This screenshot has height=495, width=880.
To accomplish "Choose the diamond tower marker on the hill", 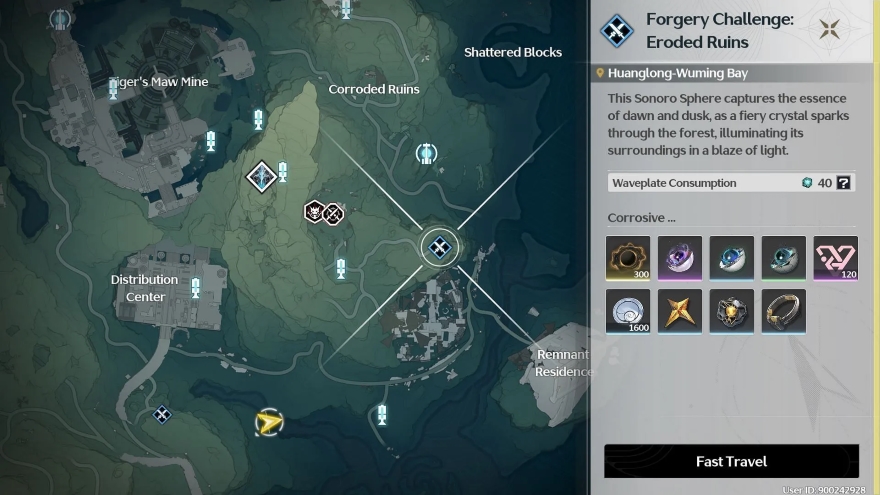I will [262, 176].
